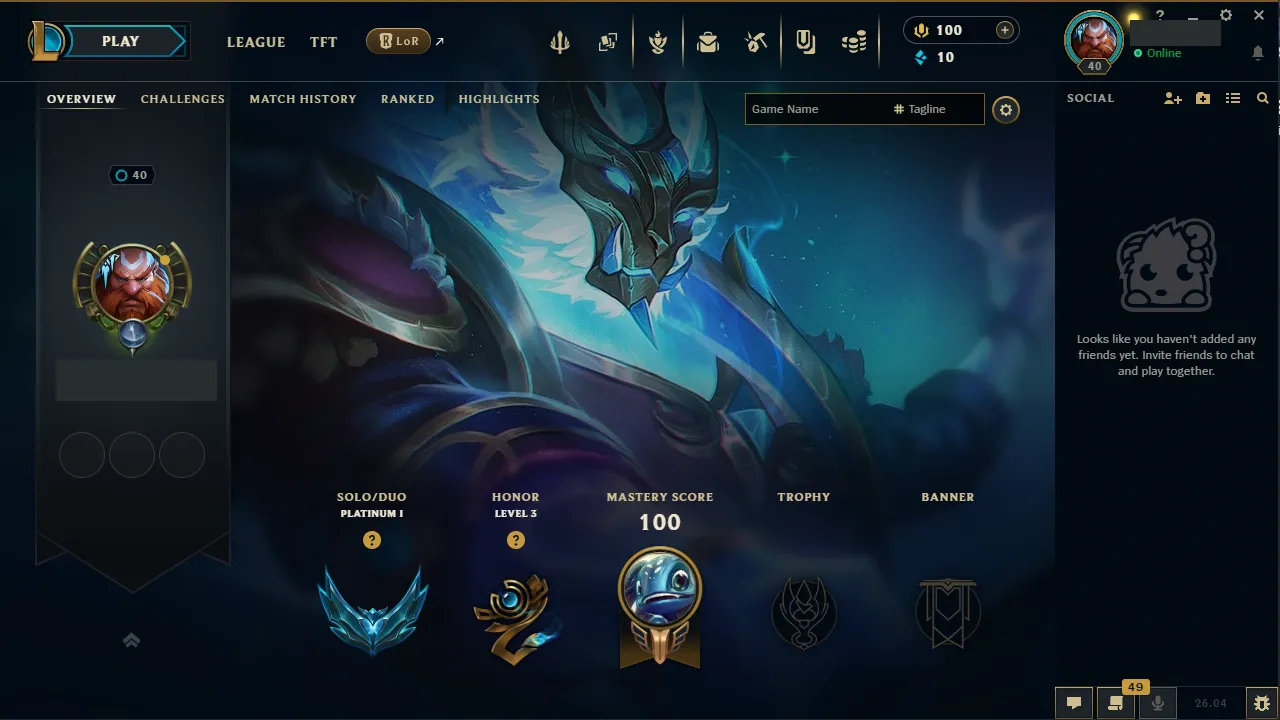Open search options with the gear control
Screen dimensions: 1280x720
[1006, 110]
